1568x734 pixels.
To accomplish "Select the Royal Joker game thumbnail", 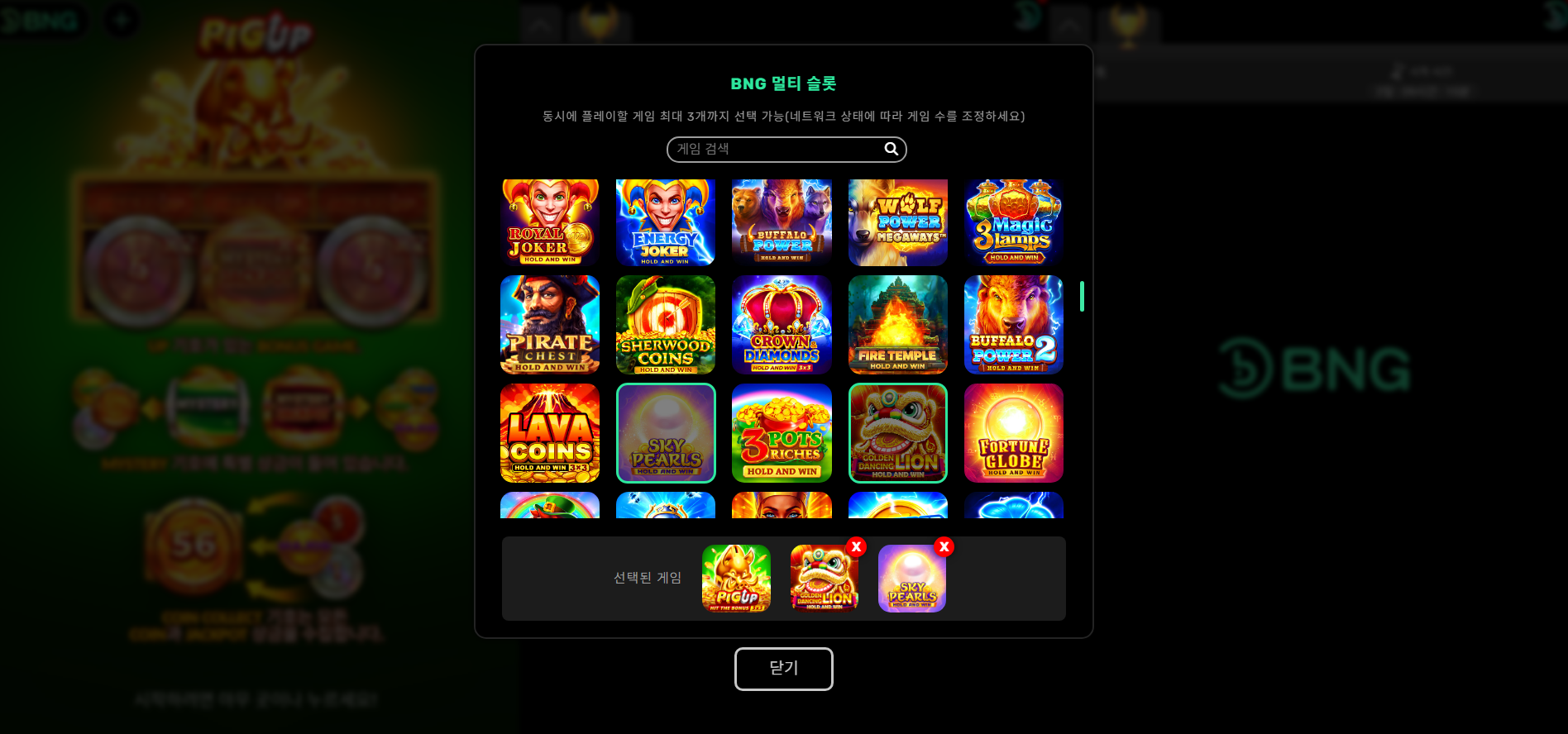I will click(x=550, y=222).
